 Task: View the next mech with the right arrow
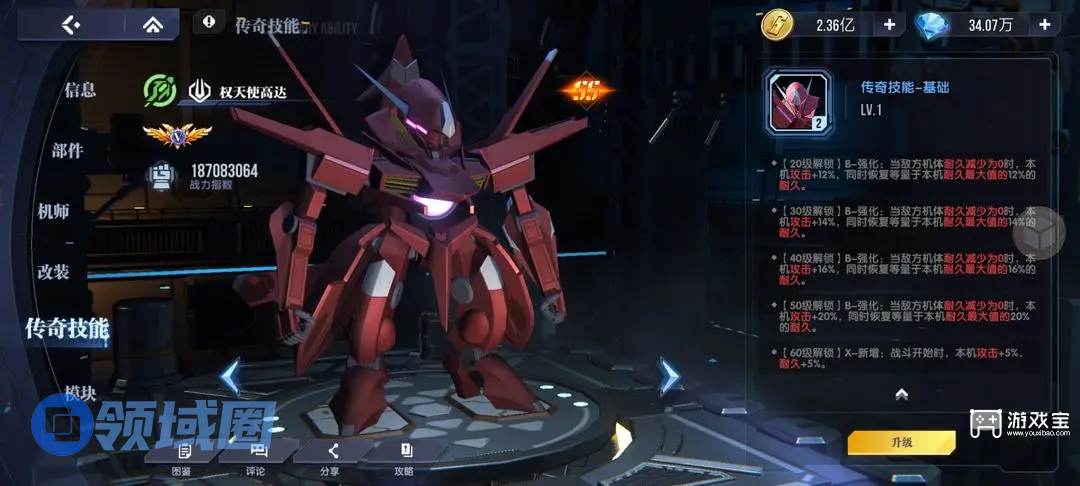(x=668, y=377)
